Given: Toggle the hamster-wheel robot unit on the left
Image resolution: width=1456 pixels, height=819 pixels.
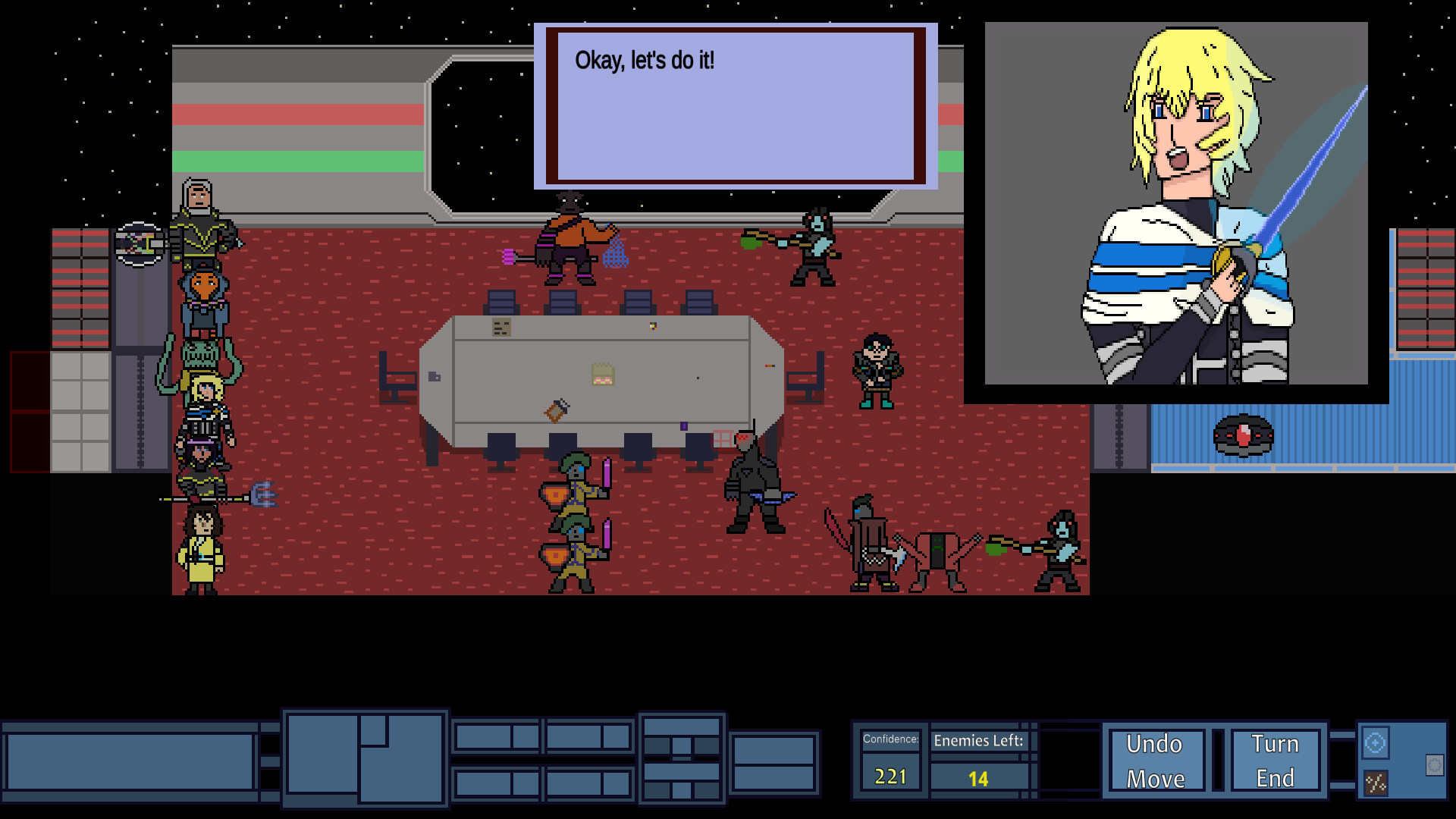Looking at the screenshot, I should [x=138, y=244].
